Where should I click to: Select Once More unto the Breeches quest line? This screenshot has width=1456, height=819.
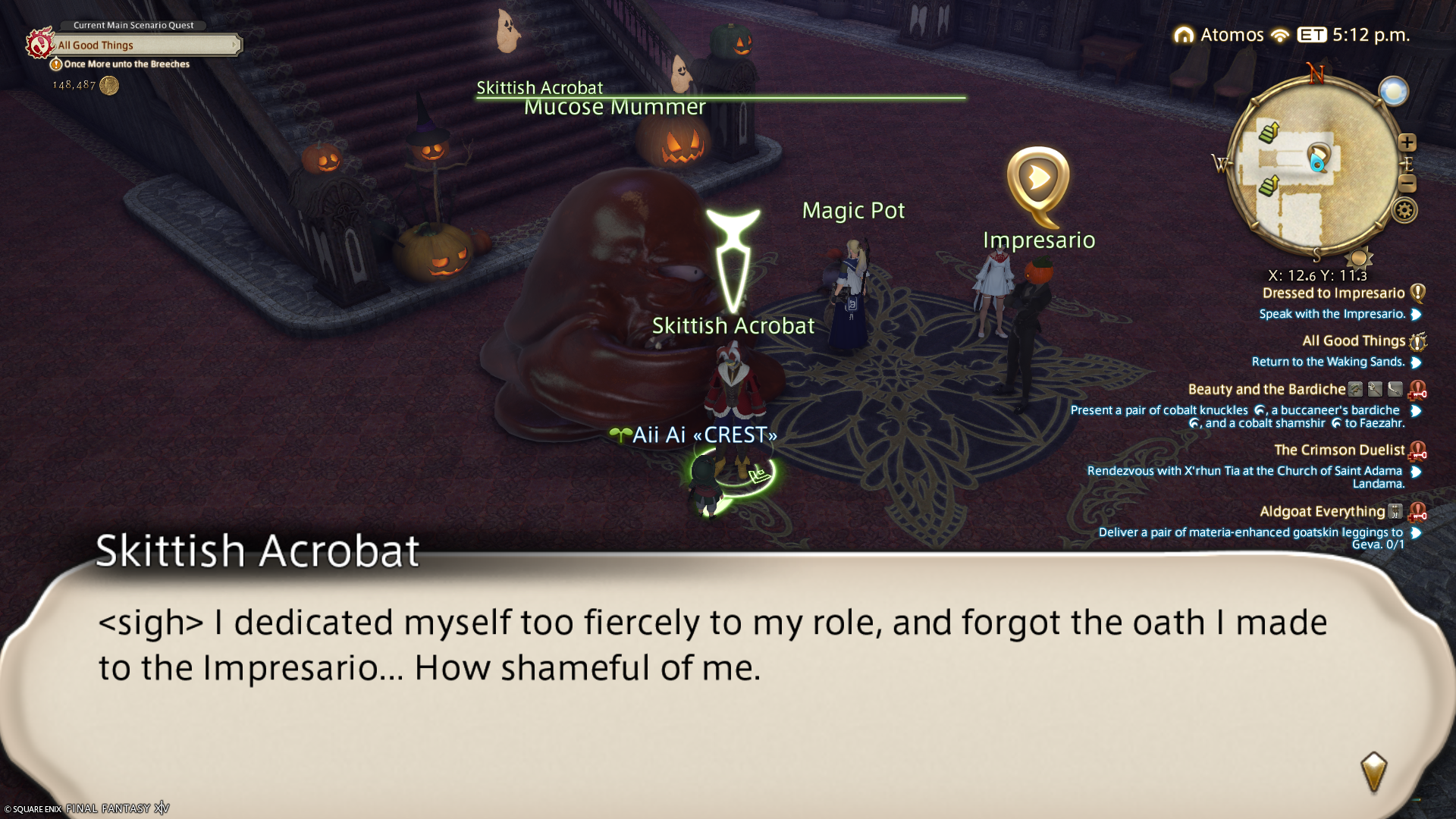tap(127, 64)
